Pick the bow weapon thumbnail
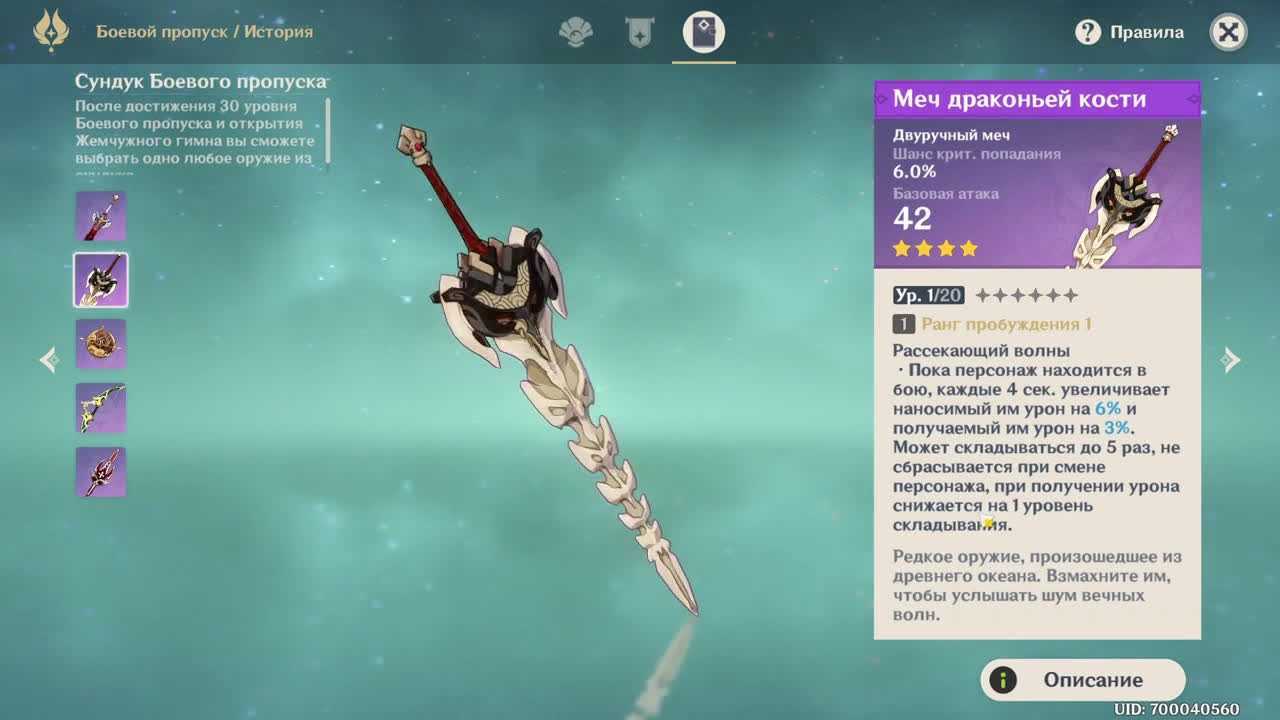This screenshot has height=720, width=1280. (101, 408)
